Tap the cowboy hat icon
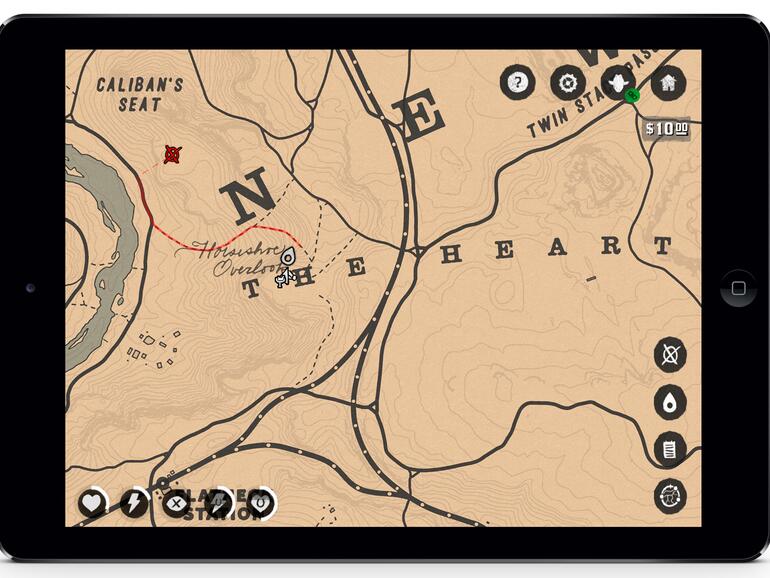Screen dimensions: 770x578 click(x=618, y=81)
